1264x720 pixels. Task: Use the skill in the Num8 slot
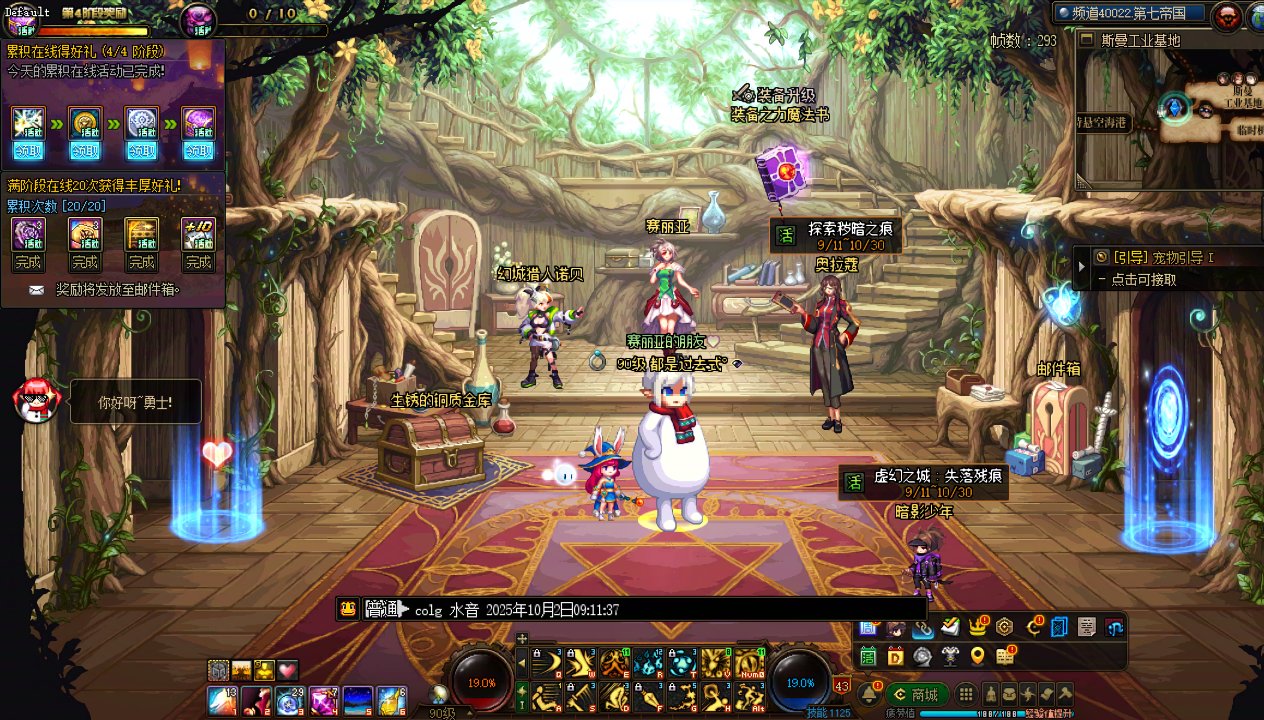749,663
